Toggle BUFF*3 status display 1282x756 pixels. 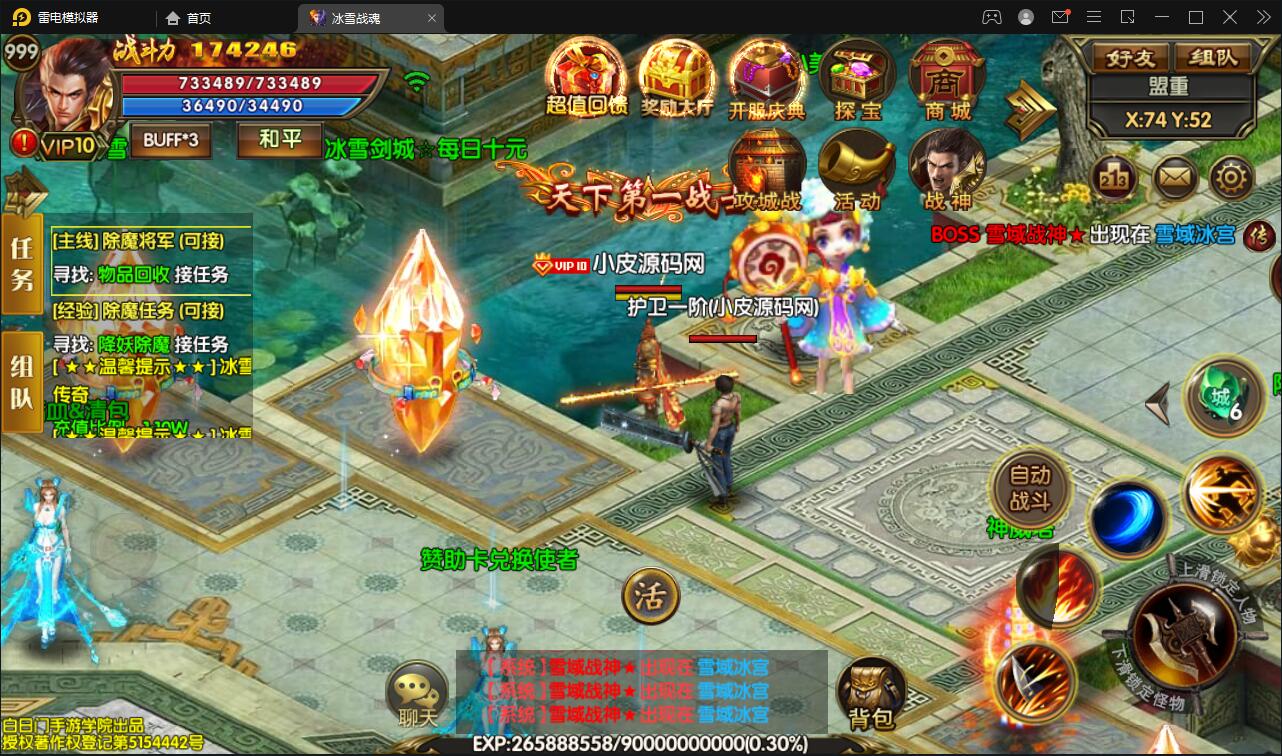[170, 141]
